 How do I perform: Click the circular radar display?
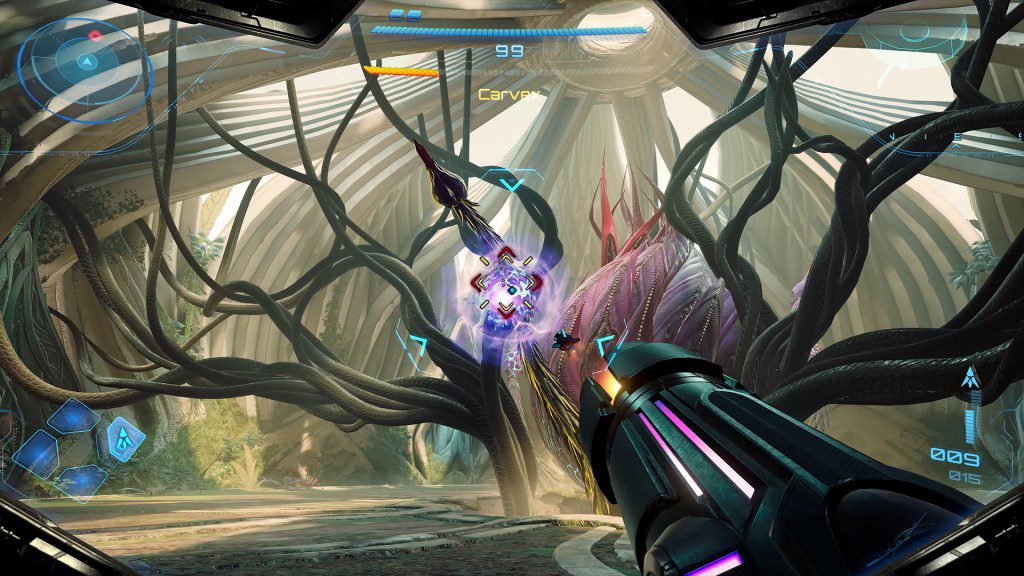(87, 63)
